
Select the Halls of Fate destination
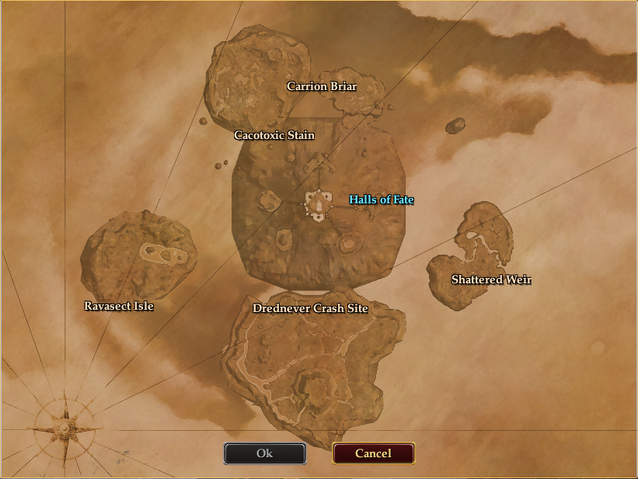click(381, 200)
